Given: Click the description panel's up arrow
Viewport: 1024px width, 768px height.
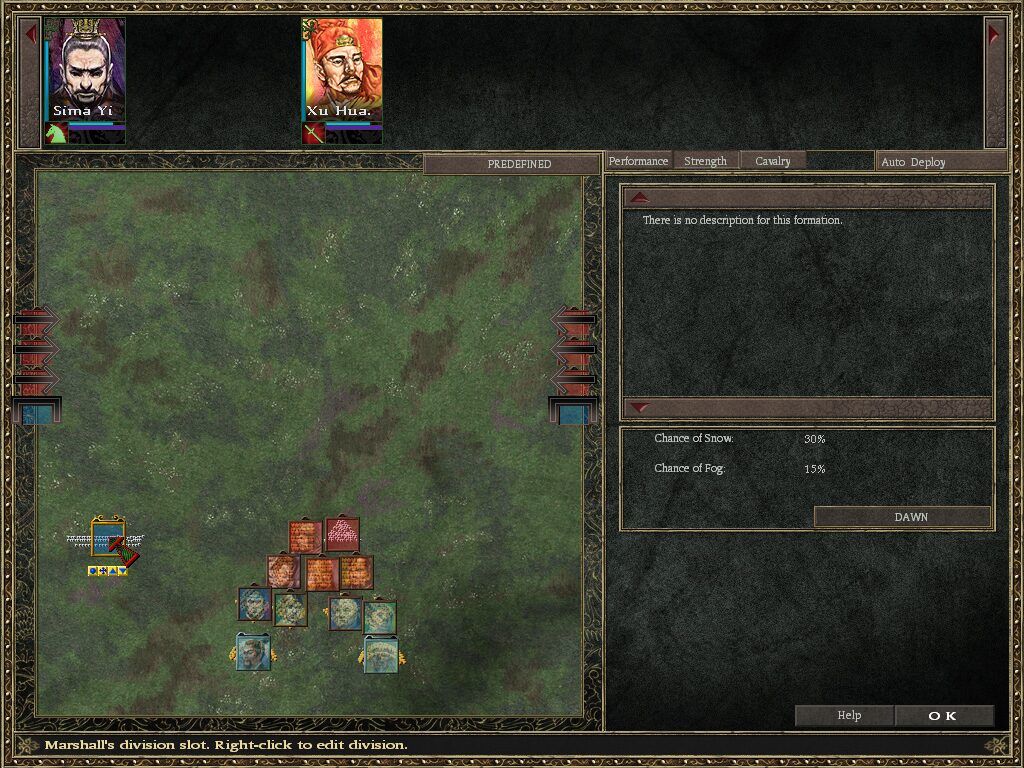Looking at the screenshot, I should click(x=641, y=197).
